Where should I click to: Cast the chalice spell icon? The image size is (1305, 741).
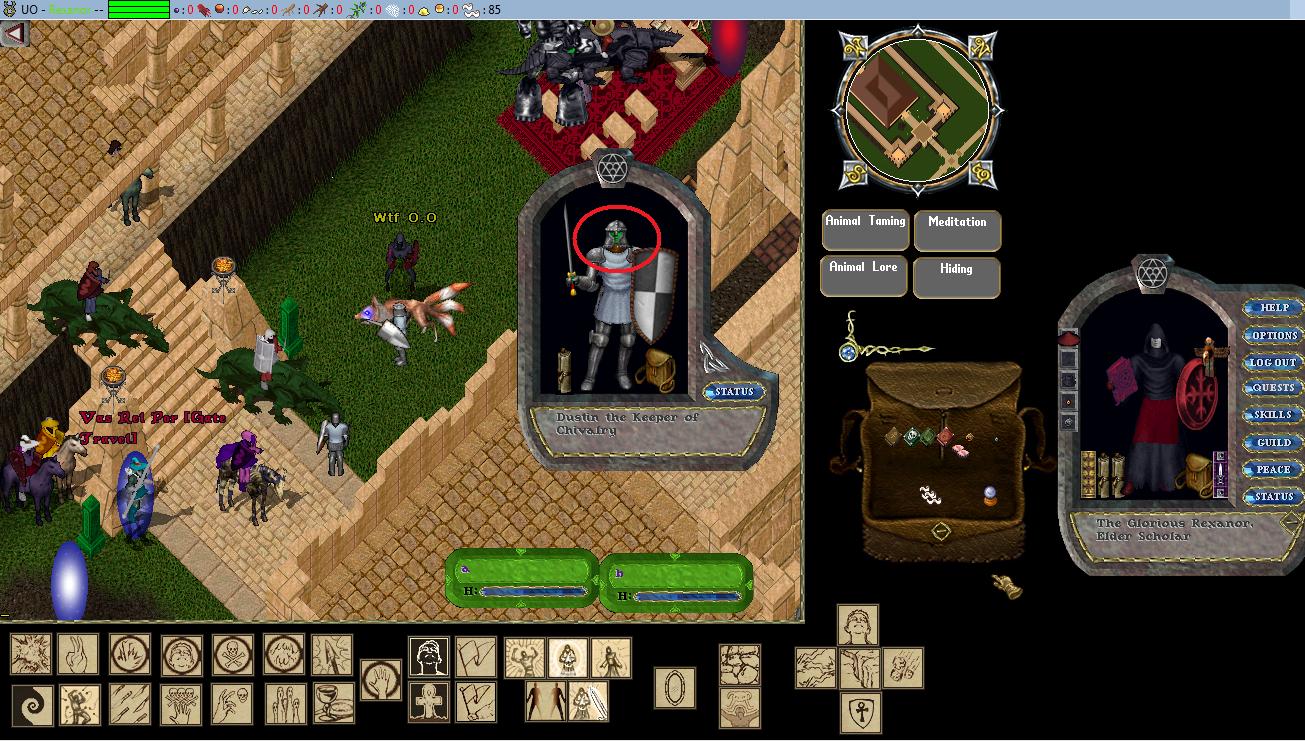coord(333,704)
